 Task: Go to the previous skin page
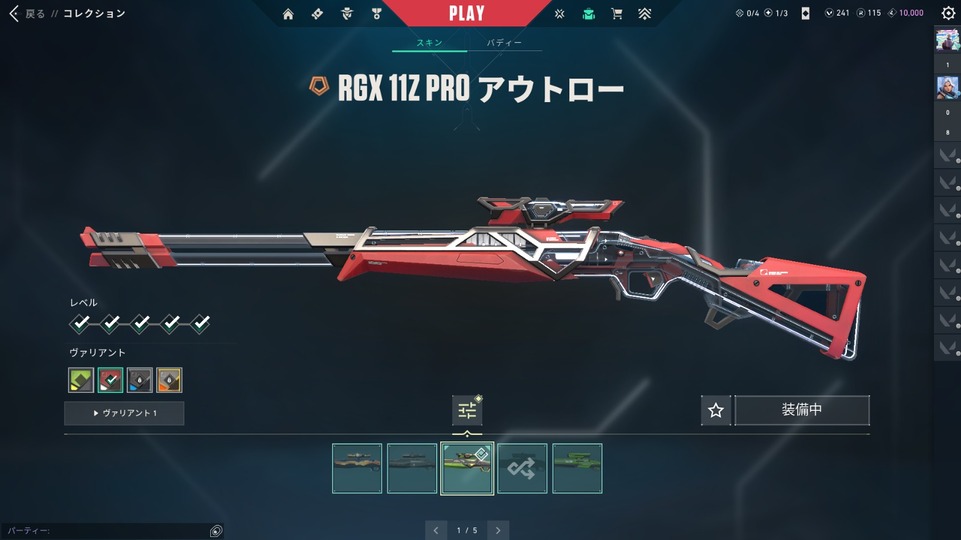(x=435, y=530)
